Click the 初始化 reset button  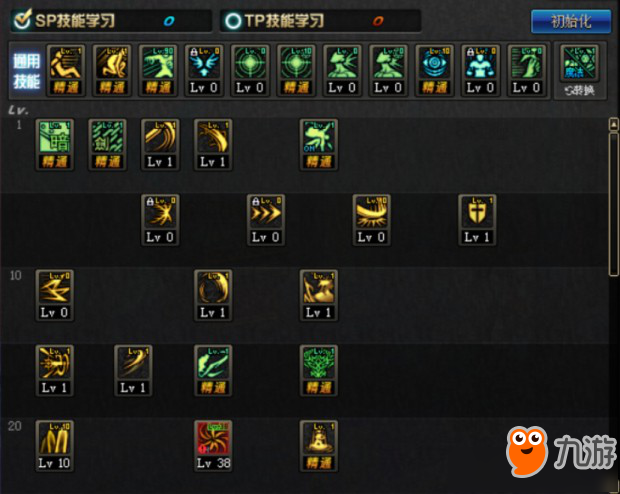click(570, 21)
